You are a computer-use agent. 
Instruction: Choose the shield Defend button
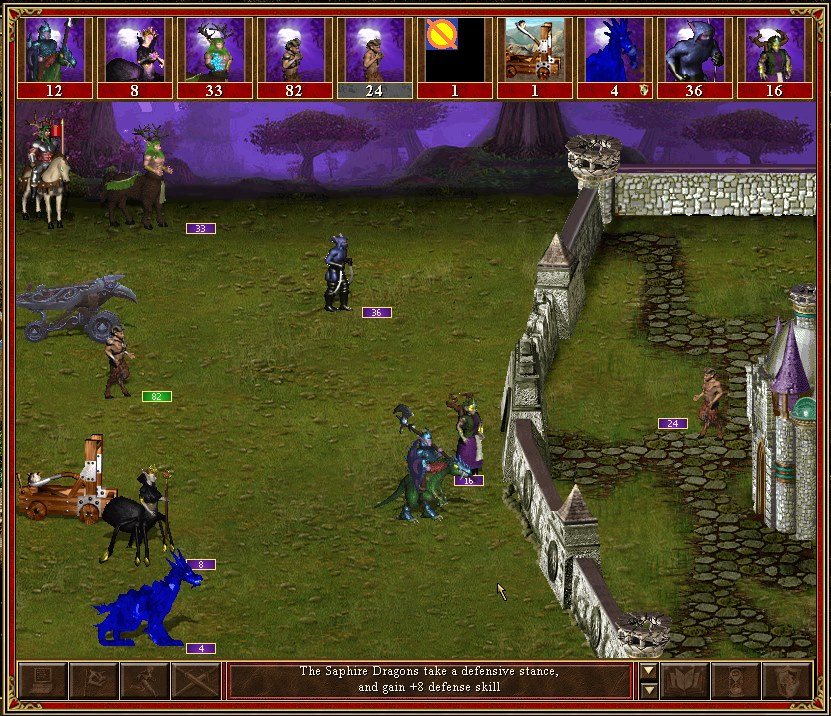[x=787, y=681]
